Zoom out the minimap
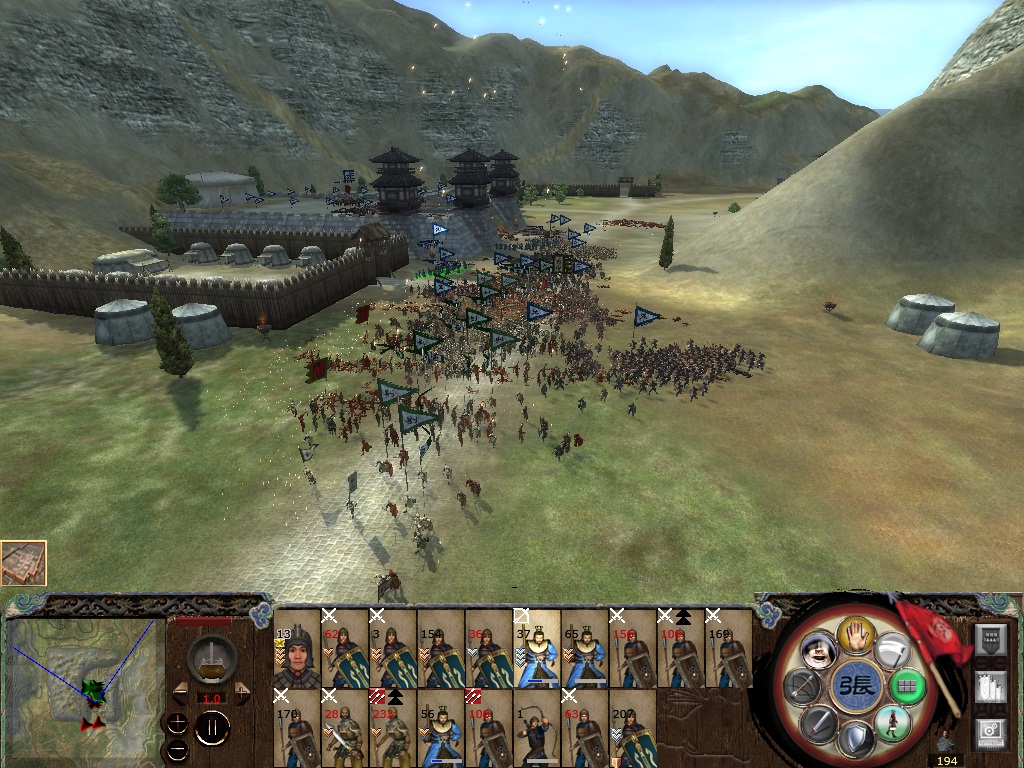Viewport: 1024px width, 768px height. (177, 748)
